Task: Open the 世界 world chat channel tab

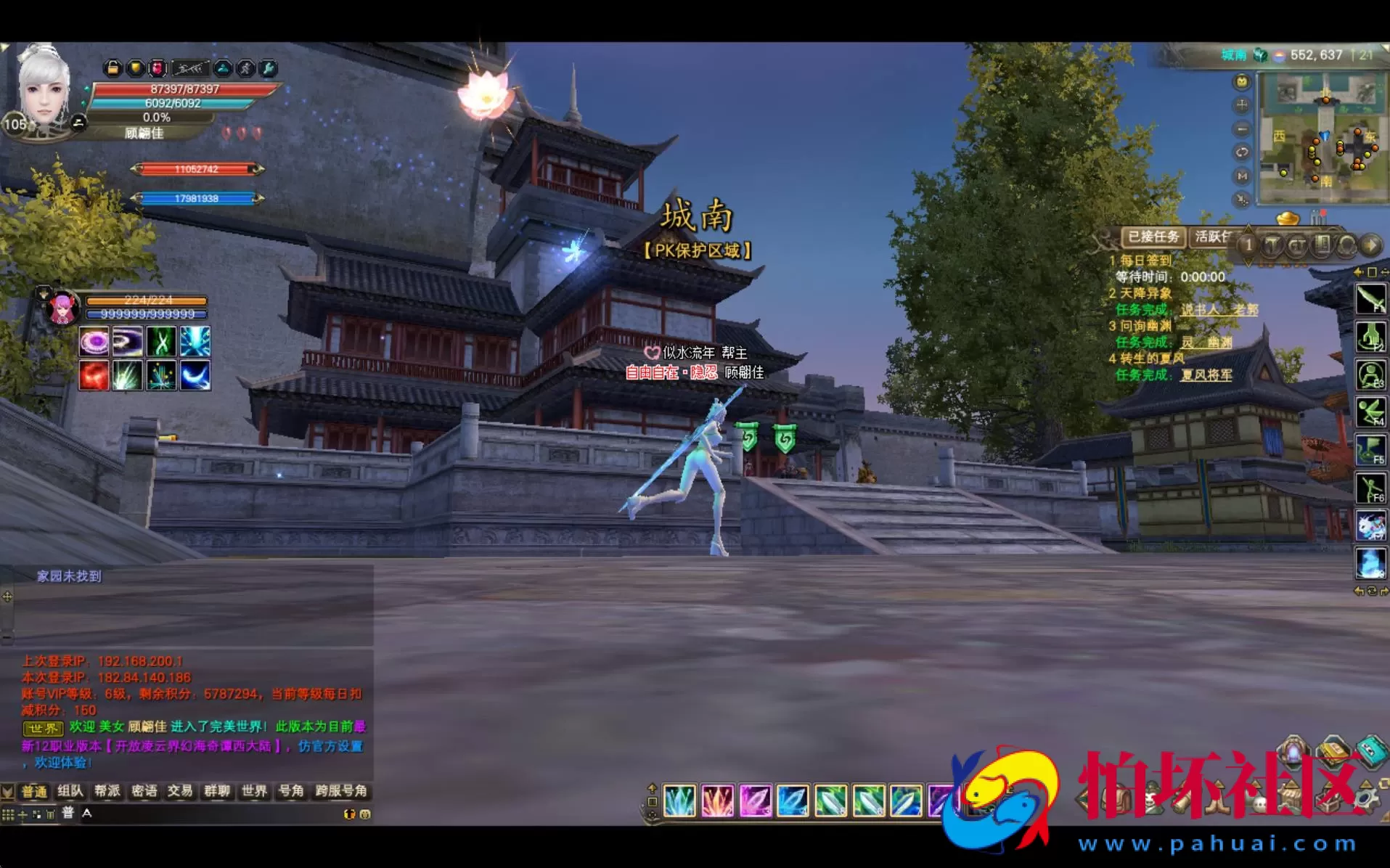Action: click(254, 790)
